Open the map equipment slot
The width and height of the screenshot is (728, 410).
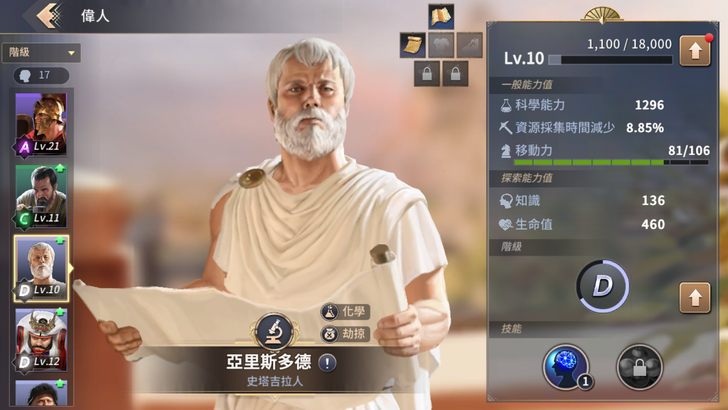coord(441,16)
